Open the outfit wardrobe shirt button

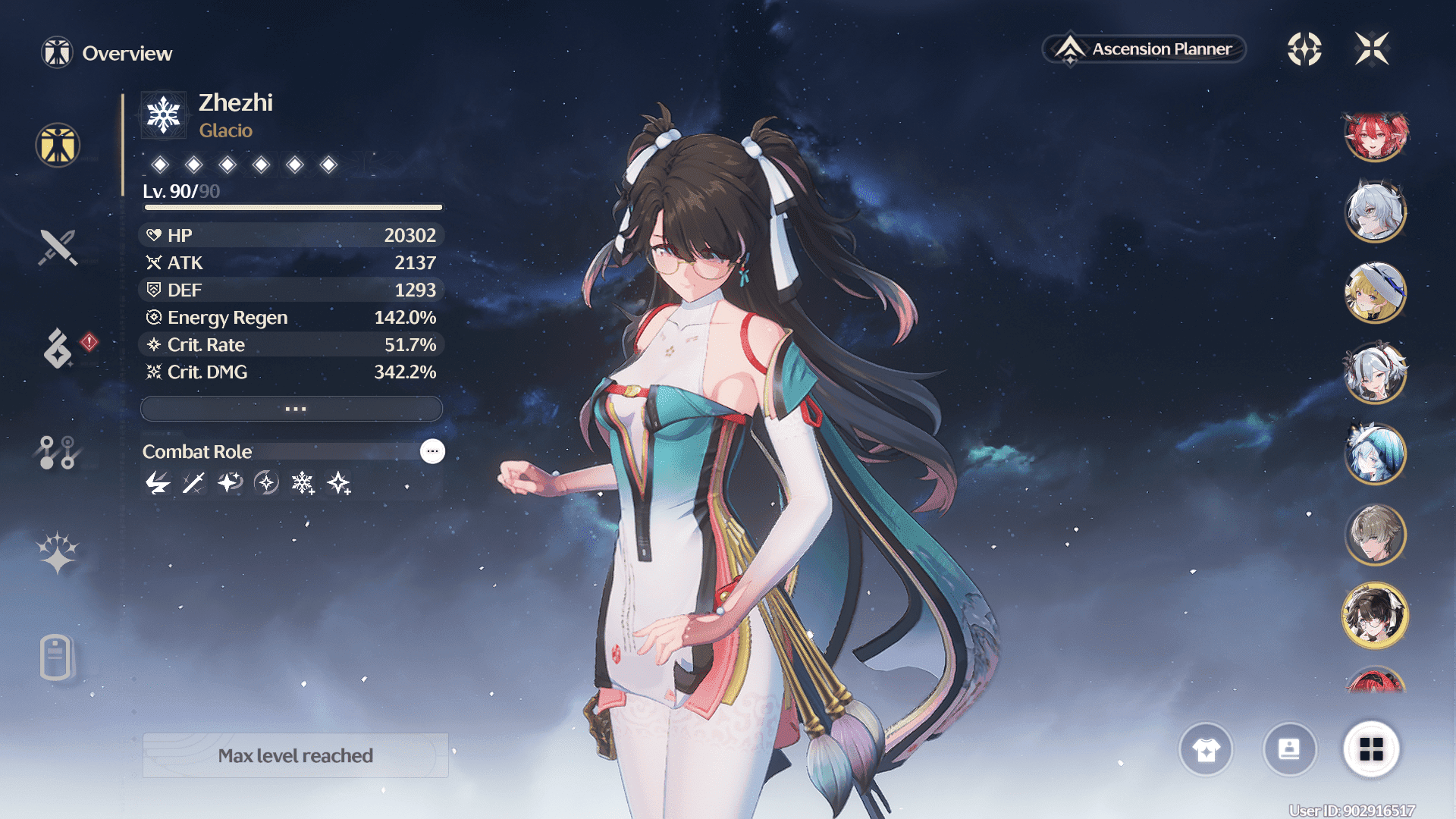click(1206, 750)
